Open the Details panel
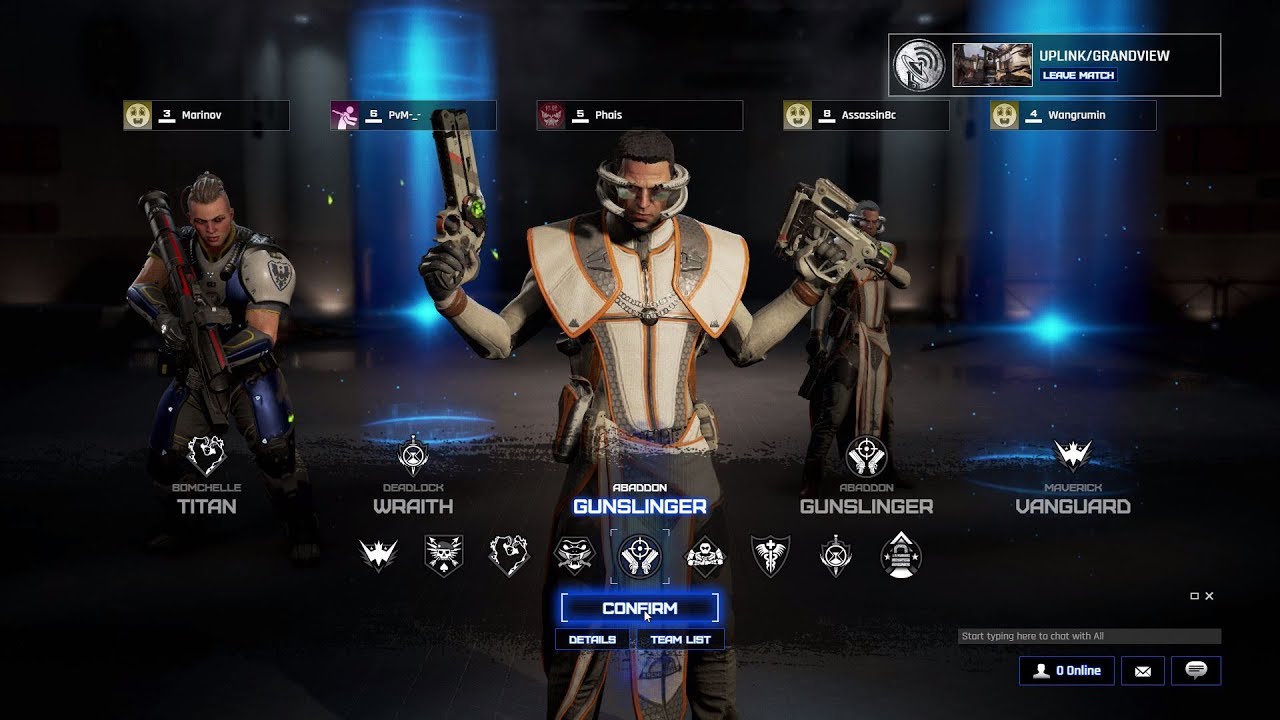This screenshot has height=720, width=1280. click(592, 640)
